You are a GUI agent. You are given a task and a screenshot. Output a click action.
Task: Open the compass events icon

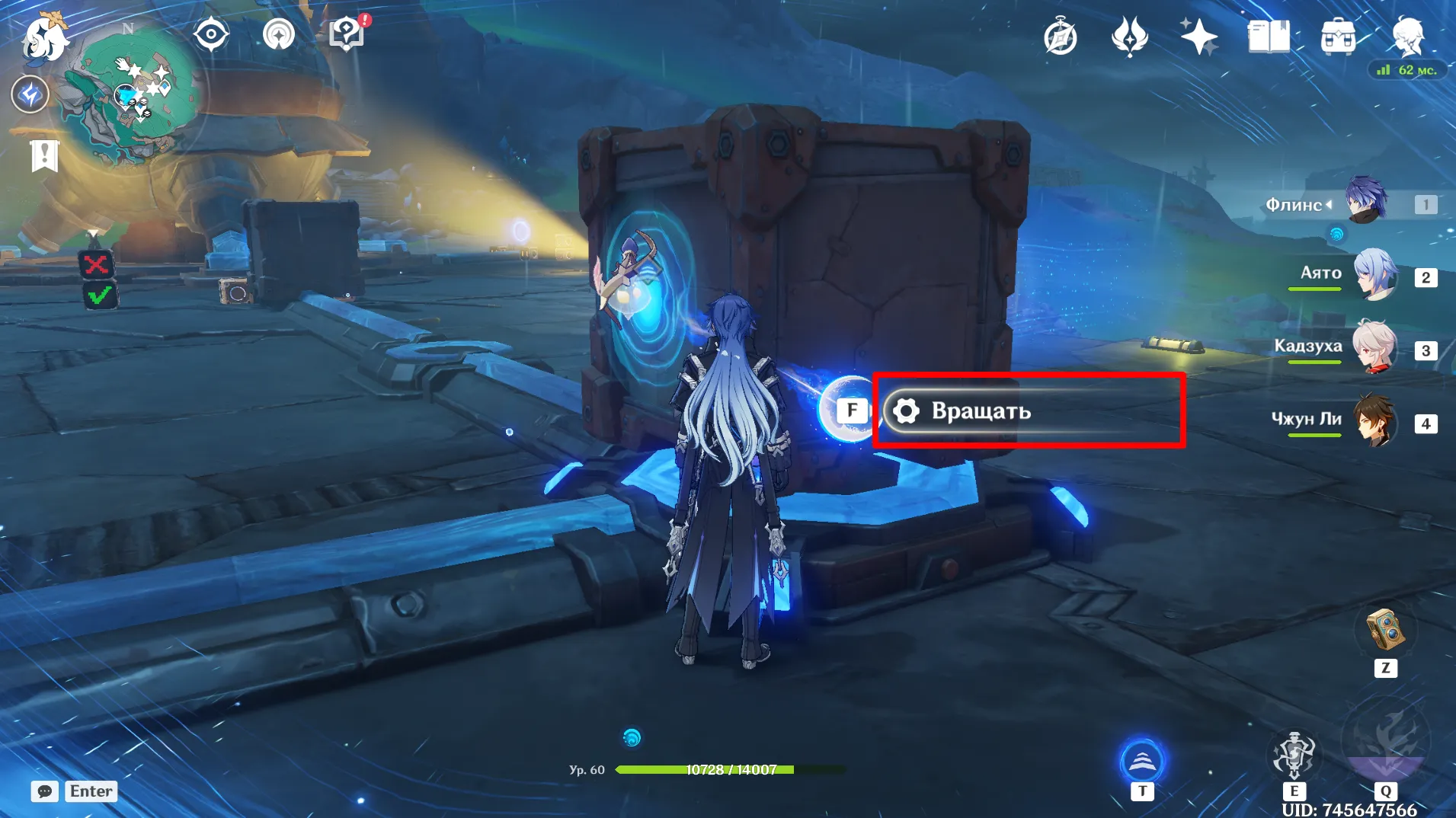[1060, 37]
